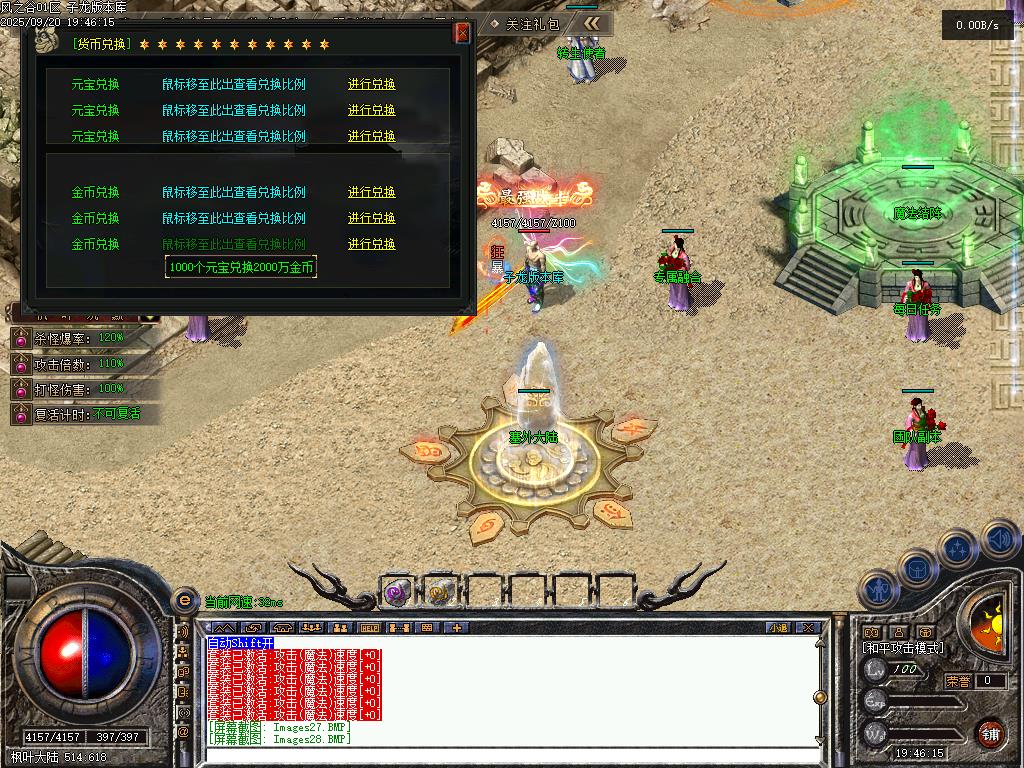The image size is (1024, 768).
Task: Click the orange 'e' browser icon
Action: click(184, 601)
